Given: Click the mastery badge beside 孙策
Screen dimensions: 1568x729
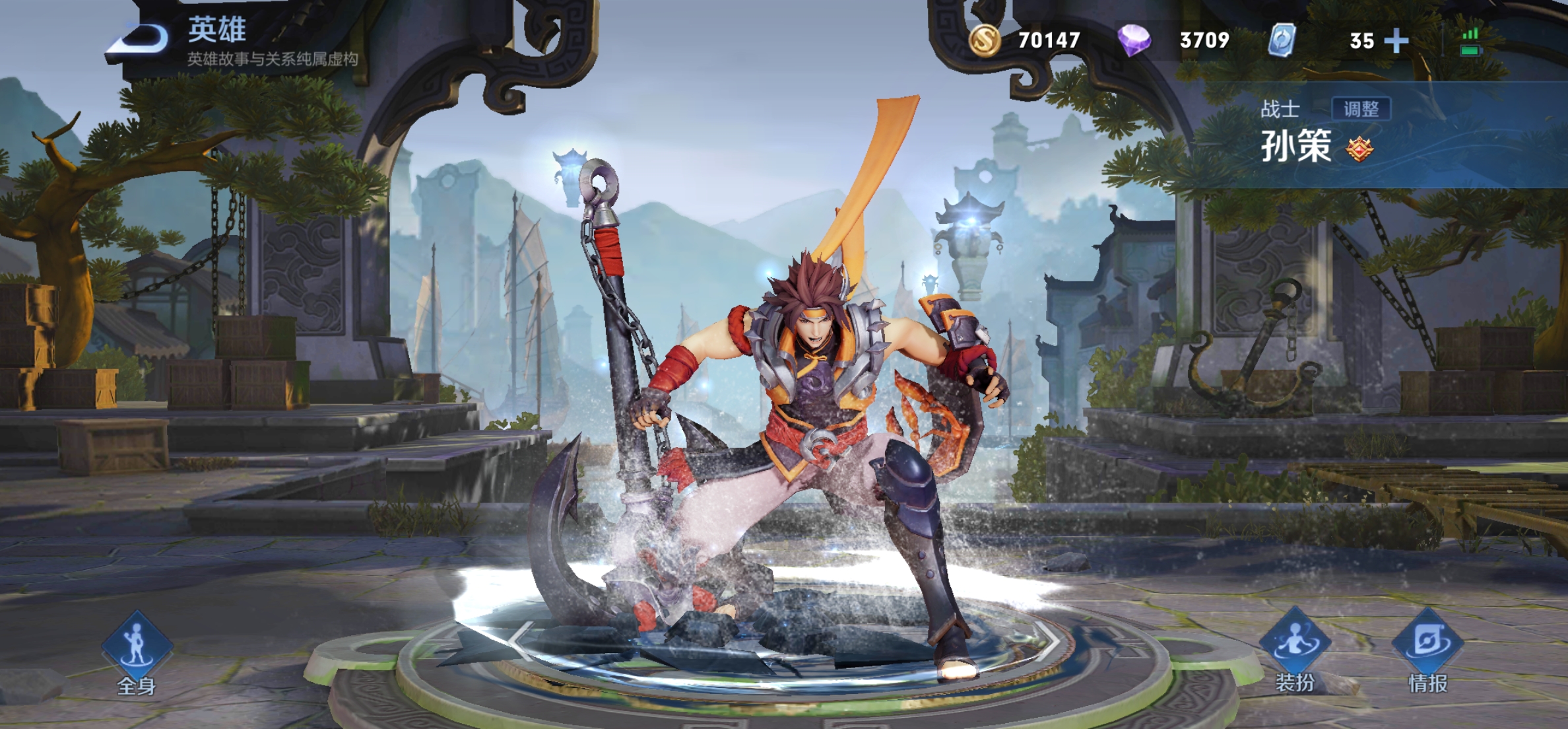Looking at the screenshot, I should [x=1360, y=149].
